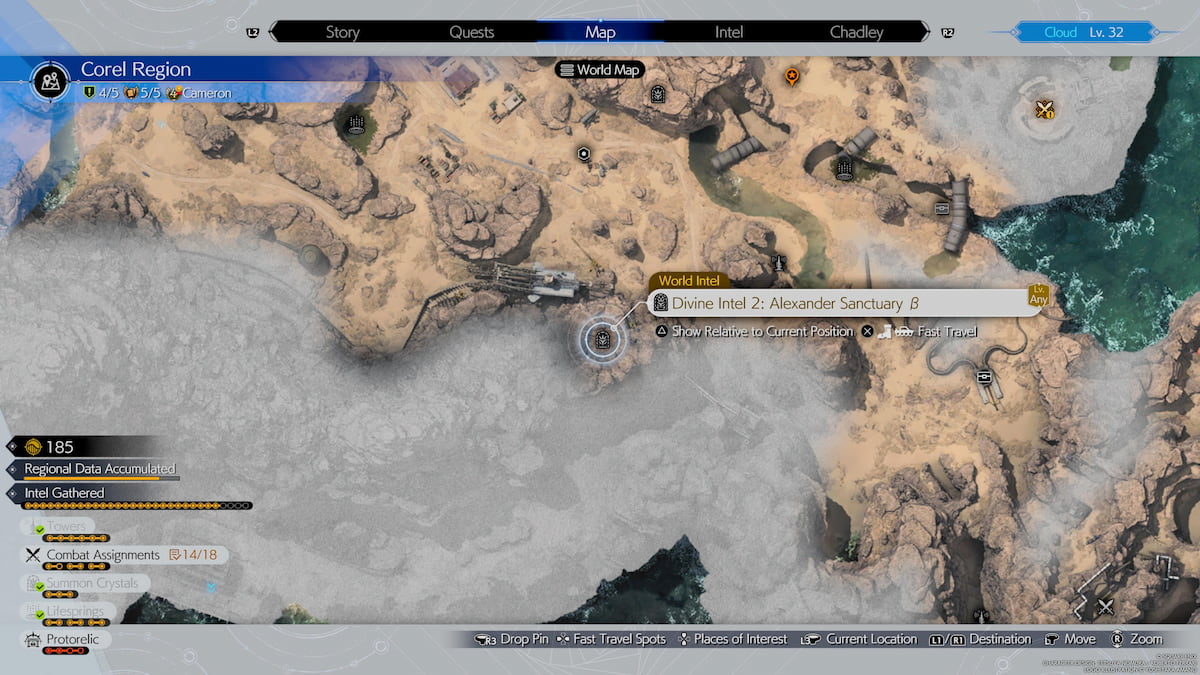
Task: Click the Divine Intel 2 tooltip label
Action: (795, 303)
